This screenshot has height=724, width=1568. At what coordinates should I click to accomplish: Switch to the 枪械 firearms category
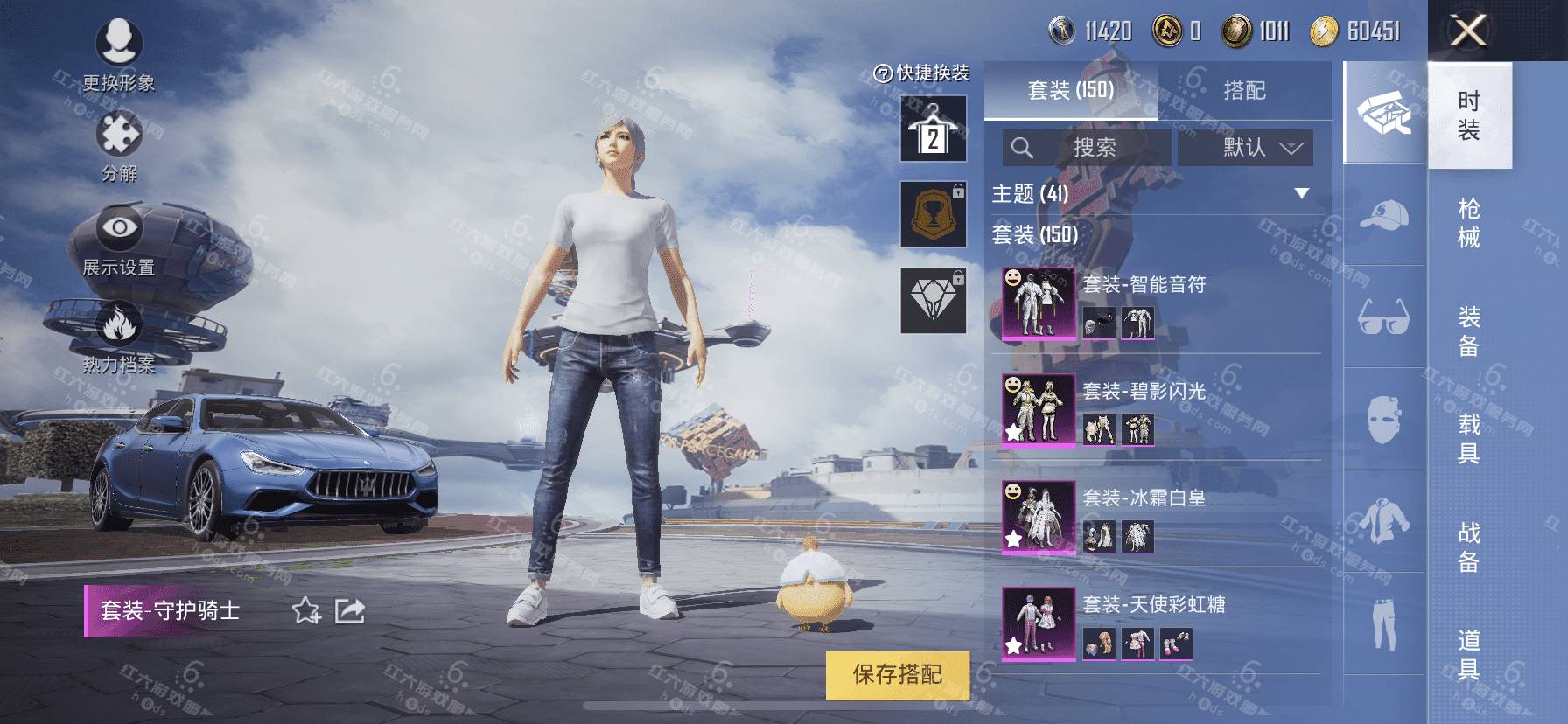point(1469,223)
